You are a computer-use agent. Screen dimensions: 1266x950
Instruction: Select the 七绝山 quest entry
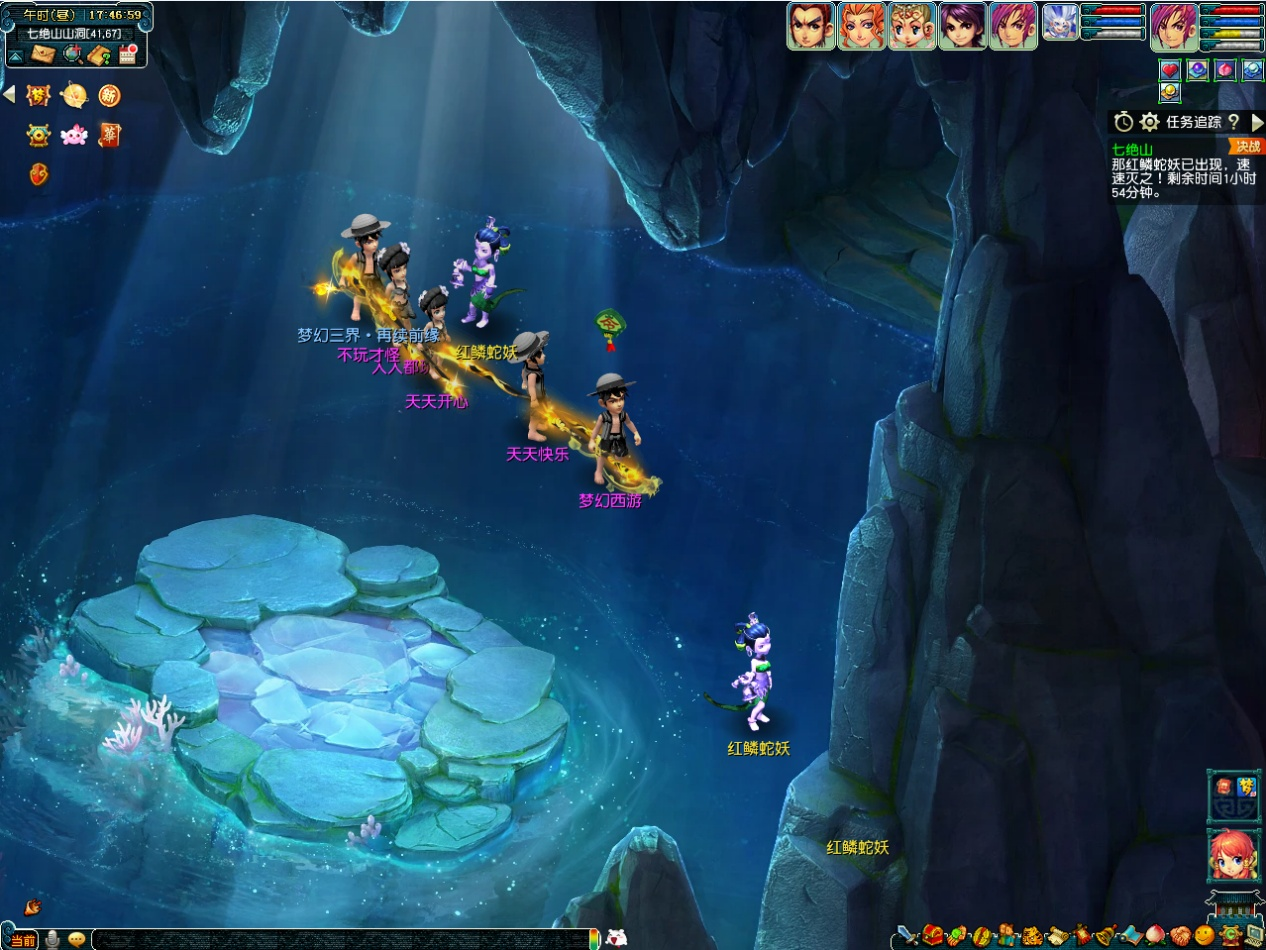1133,149
